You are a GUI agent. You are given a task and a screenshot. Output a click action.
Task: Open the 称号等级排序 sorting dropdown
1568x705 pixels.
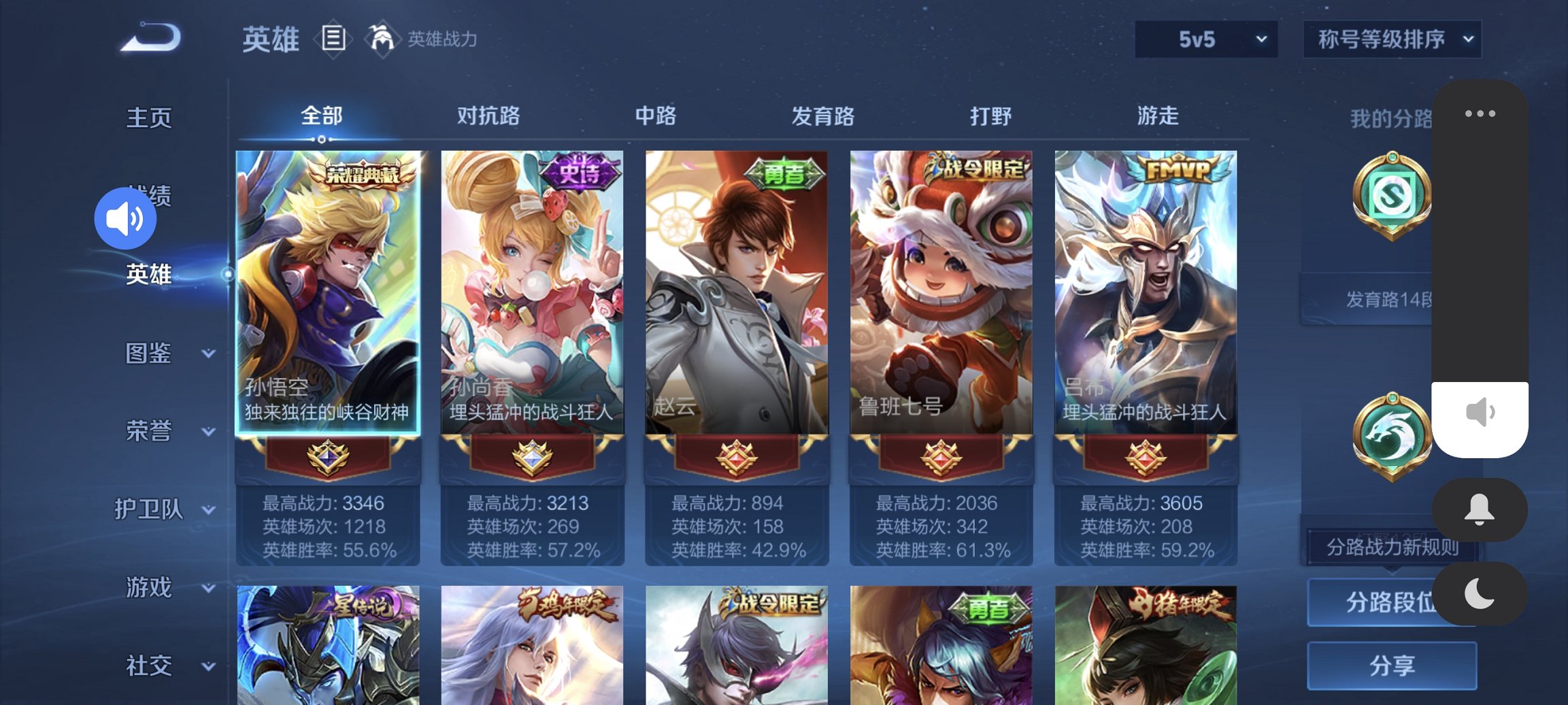pyautogui.click(x=1392, y=39)
